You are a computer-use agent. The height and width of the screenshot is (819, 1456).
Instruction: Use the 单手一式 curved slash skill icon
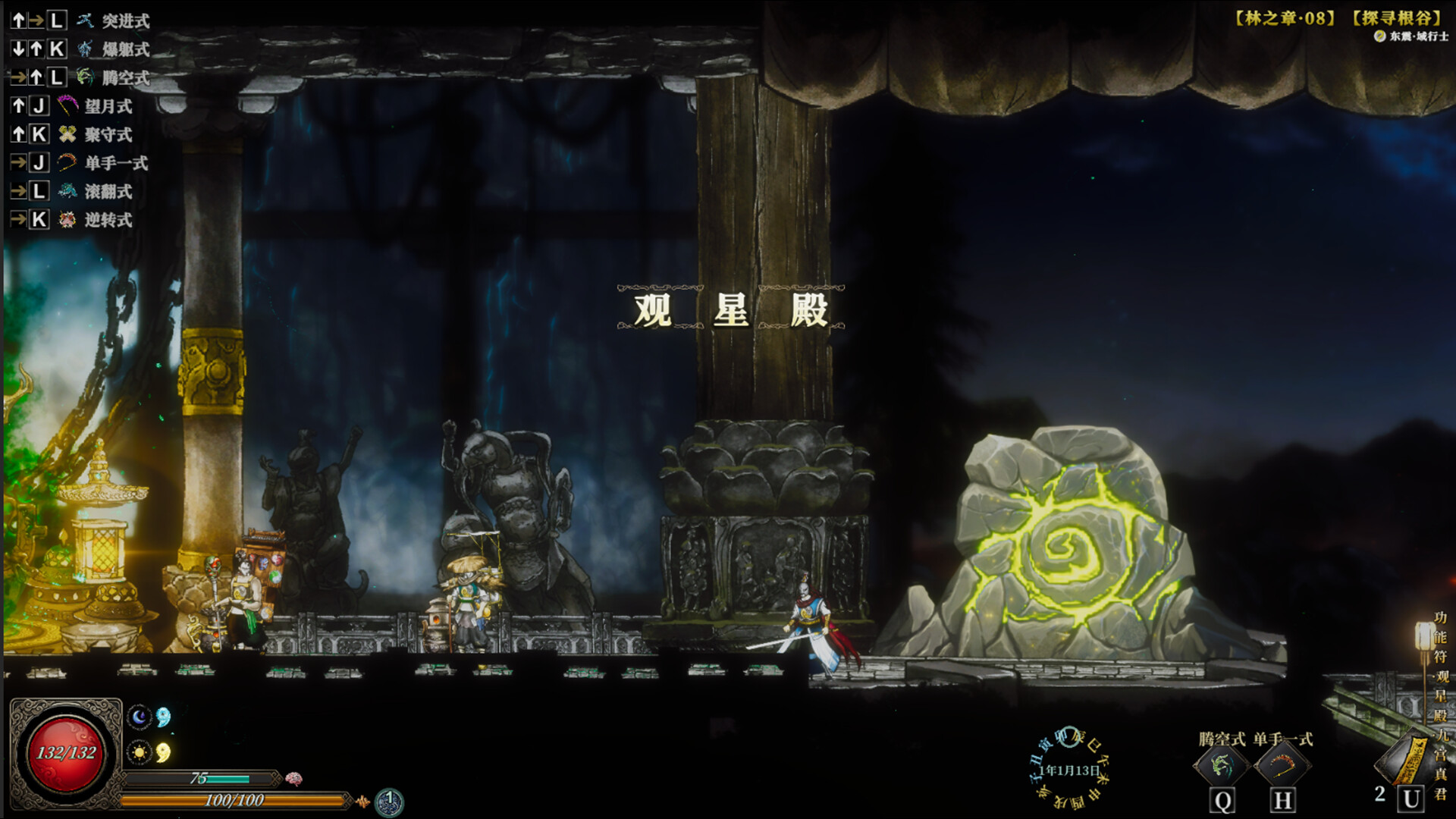click(x=1282, y=766)
